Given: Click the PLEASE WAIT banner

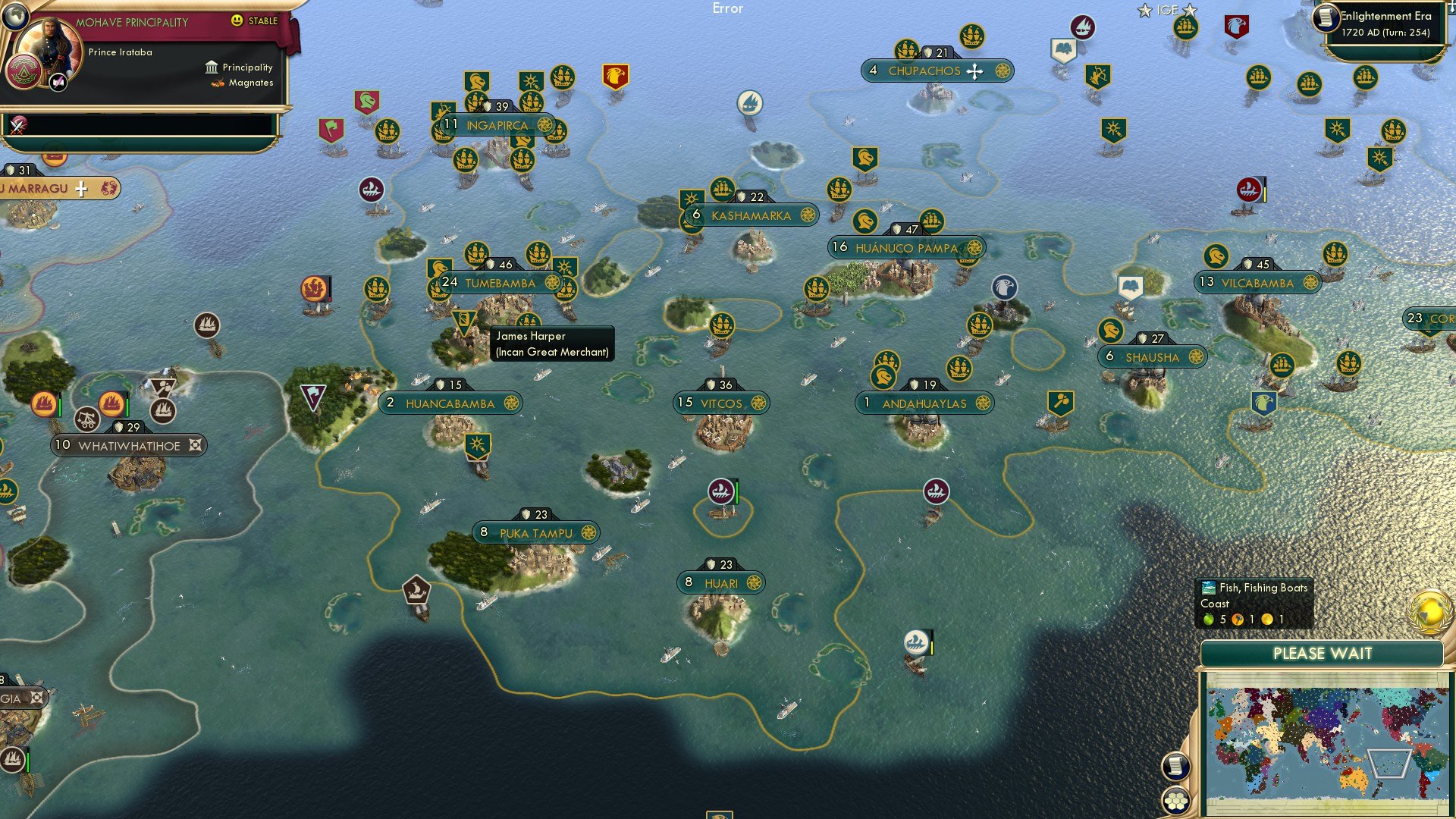Looking at the screenshot, I should click(1323, 653).
